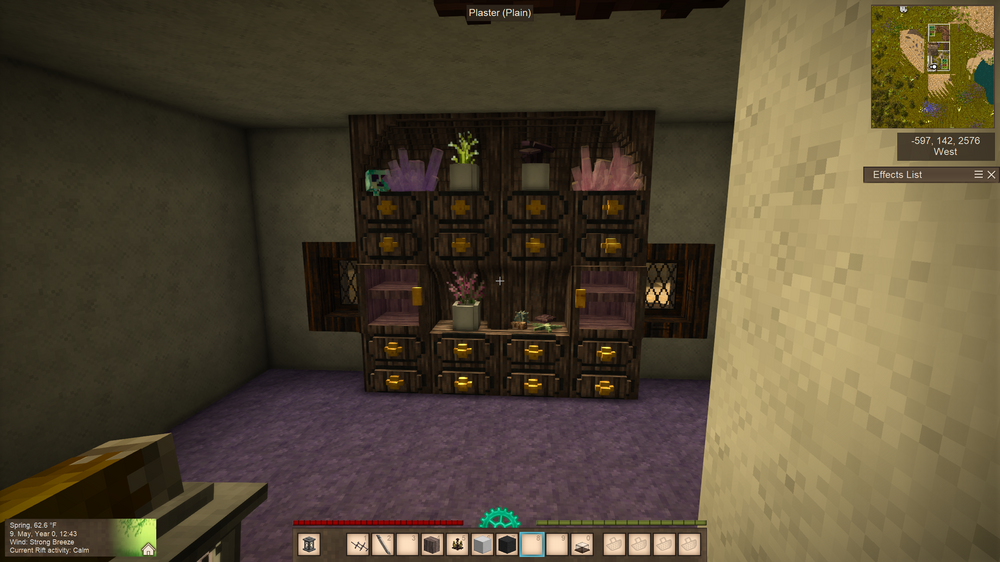Screen dimensions: 1000x562
Task: Pick the small plant item in slot 5
Action: [458, 545]
